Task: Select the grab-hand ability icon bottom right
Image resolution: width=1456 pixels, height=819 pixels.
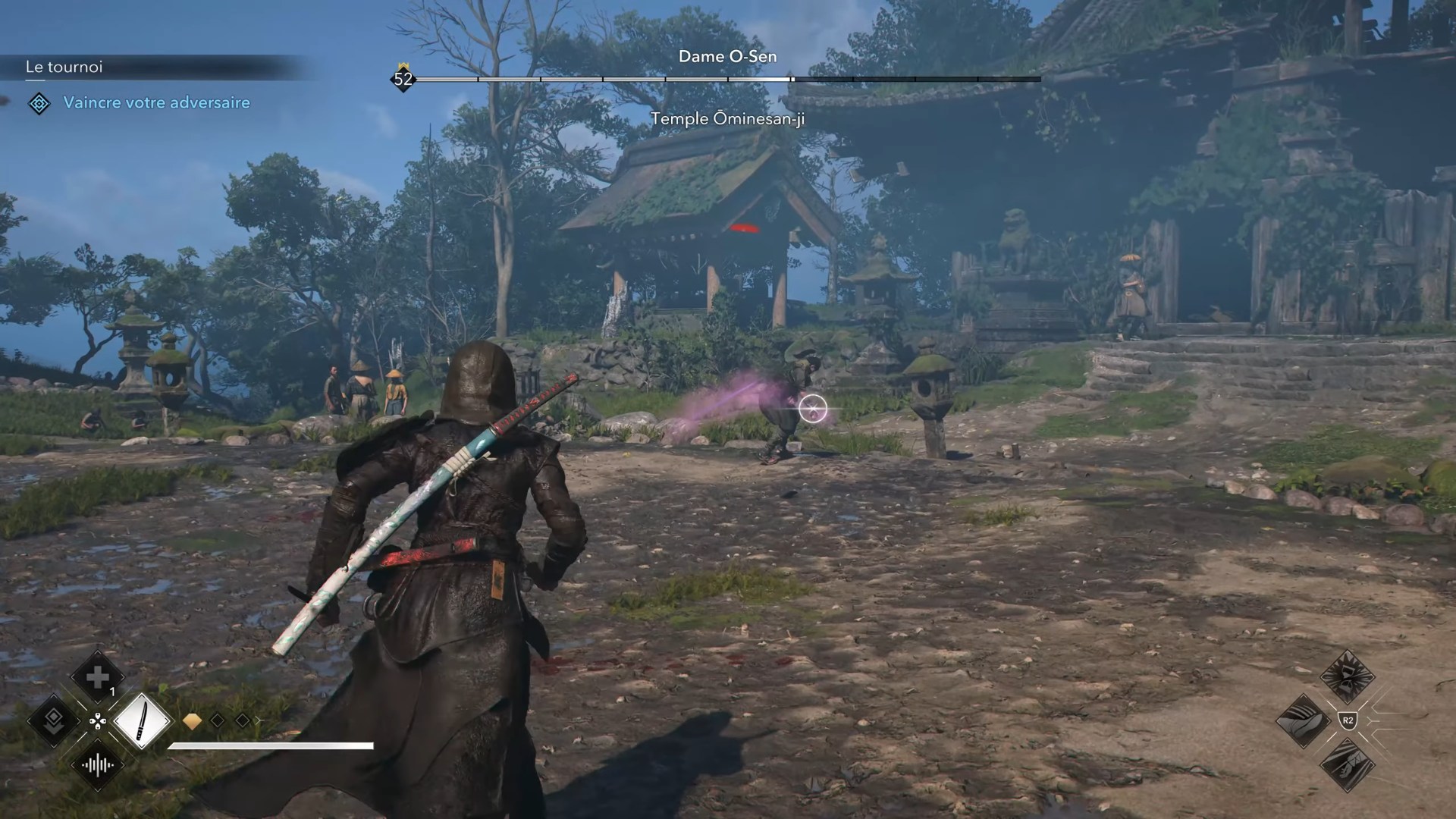Action: pyautogui.click(x=1304, y=719)
